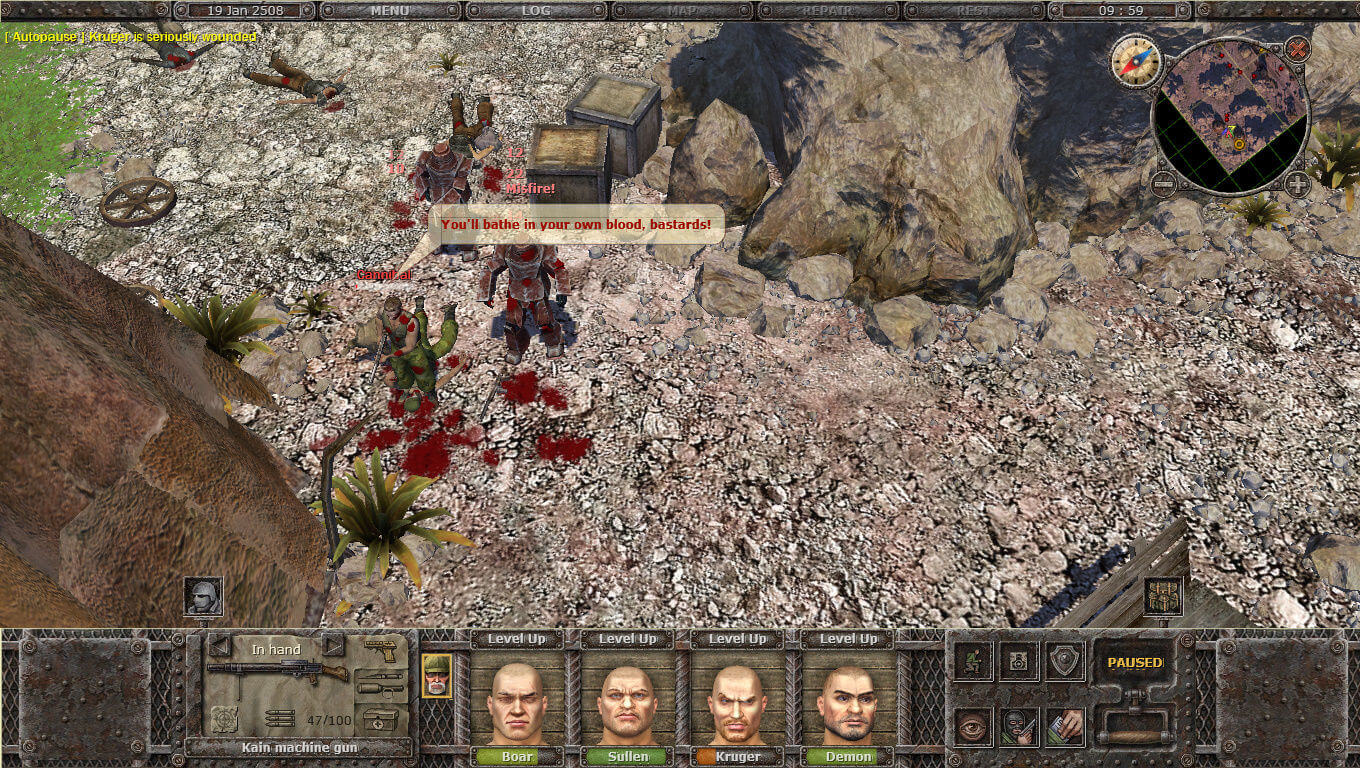1360x768 pixels.
Task: Click the eye observation icon
Action: click(973, 726)
